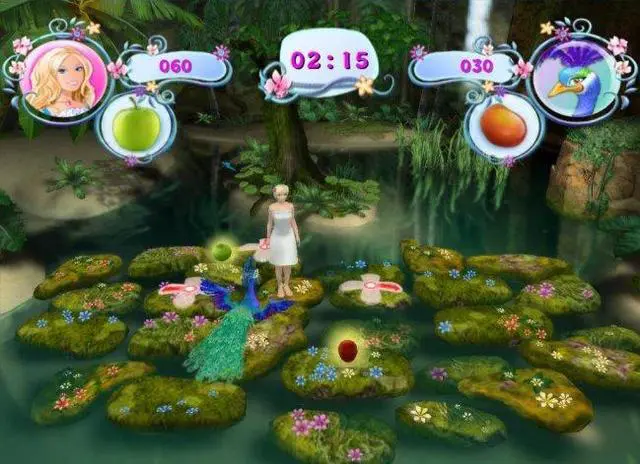Viewport: 640px width, 464px height.
Task: Select the orange peach target fruit icon
Action: click(503, 126)
